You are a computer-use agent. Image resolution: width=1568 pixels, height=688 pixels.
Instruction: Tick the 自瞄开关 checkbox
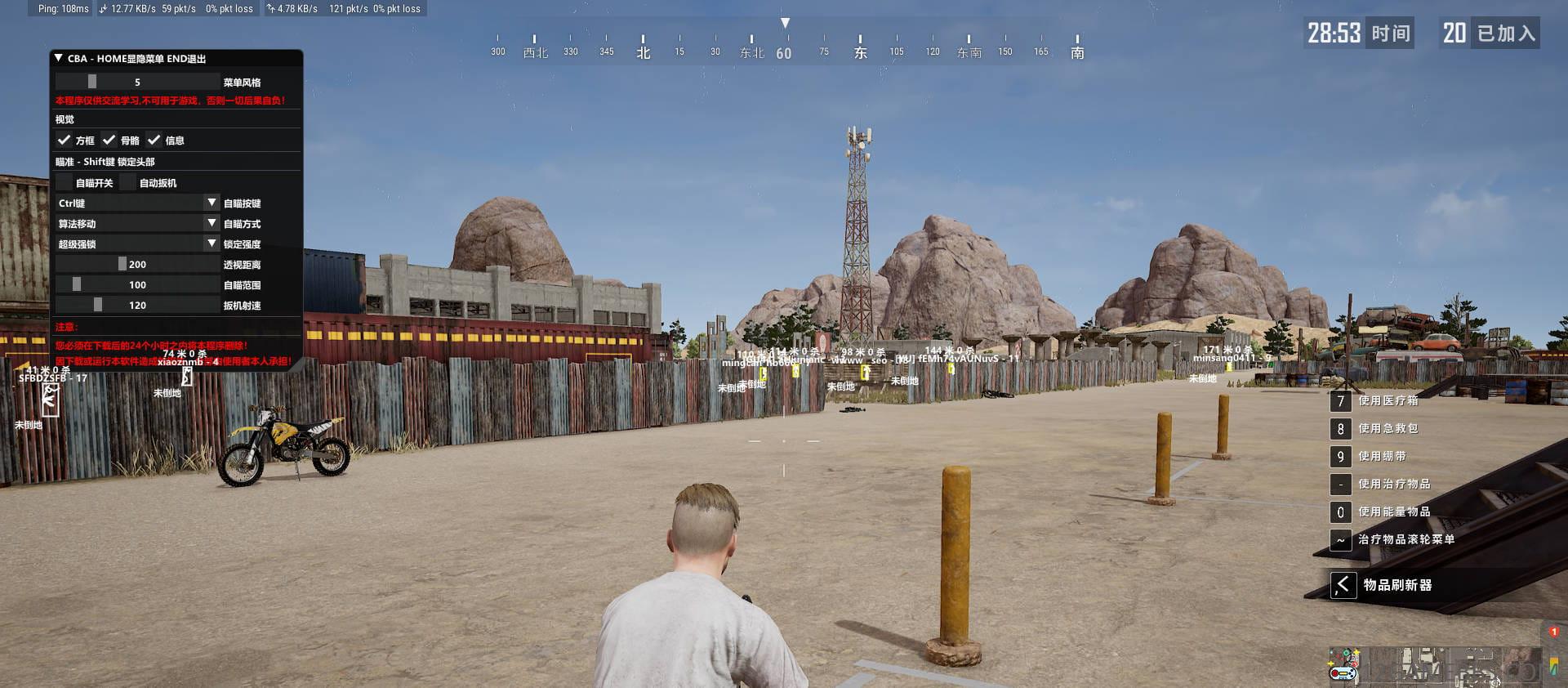(x=65, y=182)
